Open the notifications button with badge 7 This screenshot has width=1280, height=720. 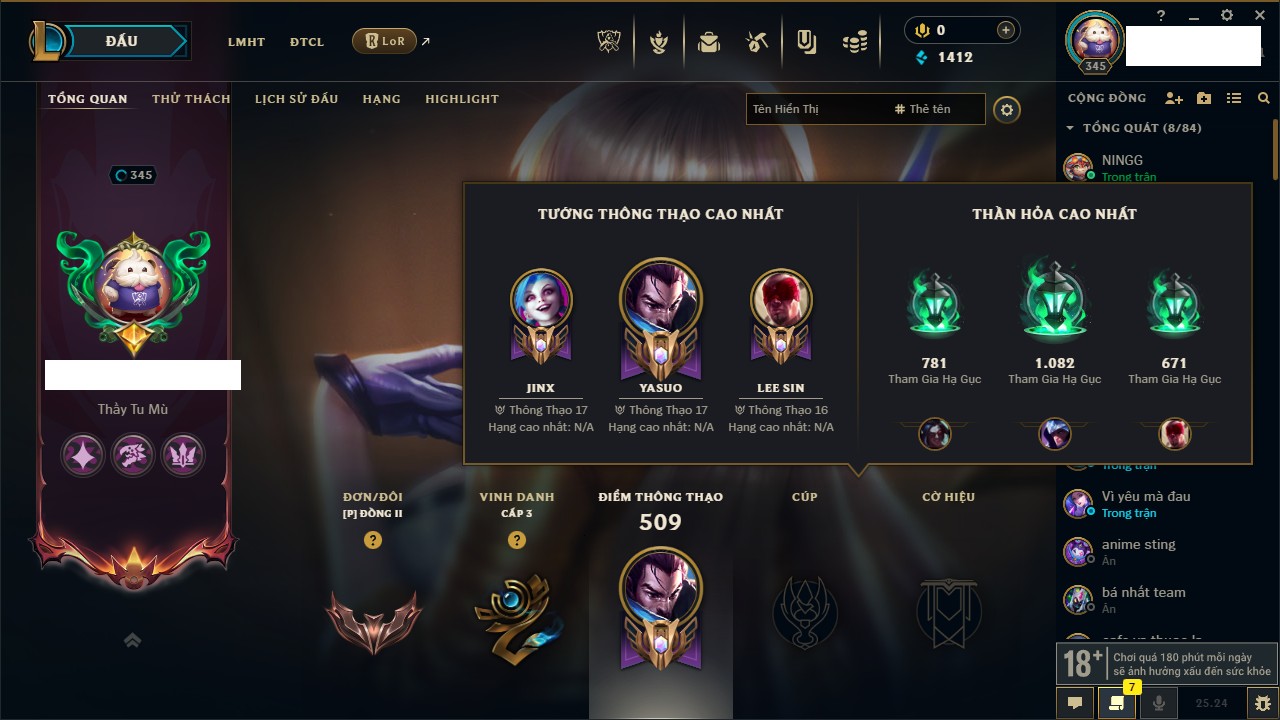(1116, 703)
